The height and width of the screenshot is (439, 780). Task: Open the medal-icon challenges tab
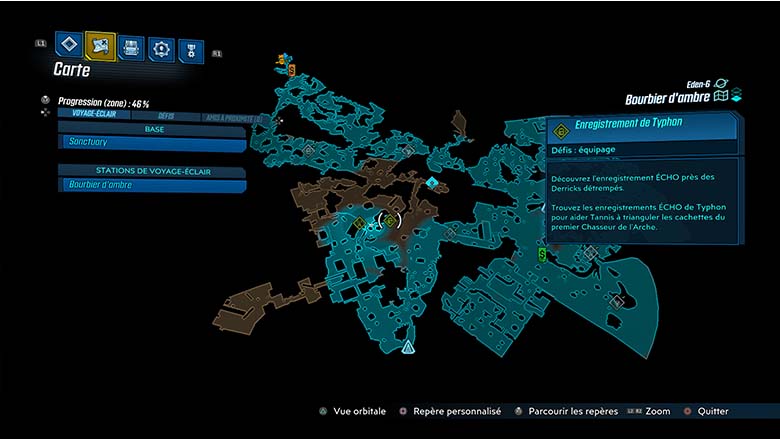pos(189,51)
